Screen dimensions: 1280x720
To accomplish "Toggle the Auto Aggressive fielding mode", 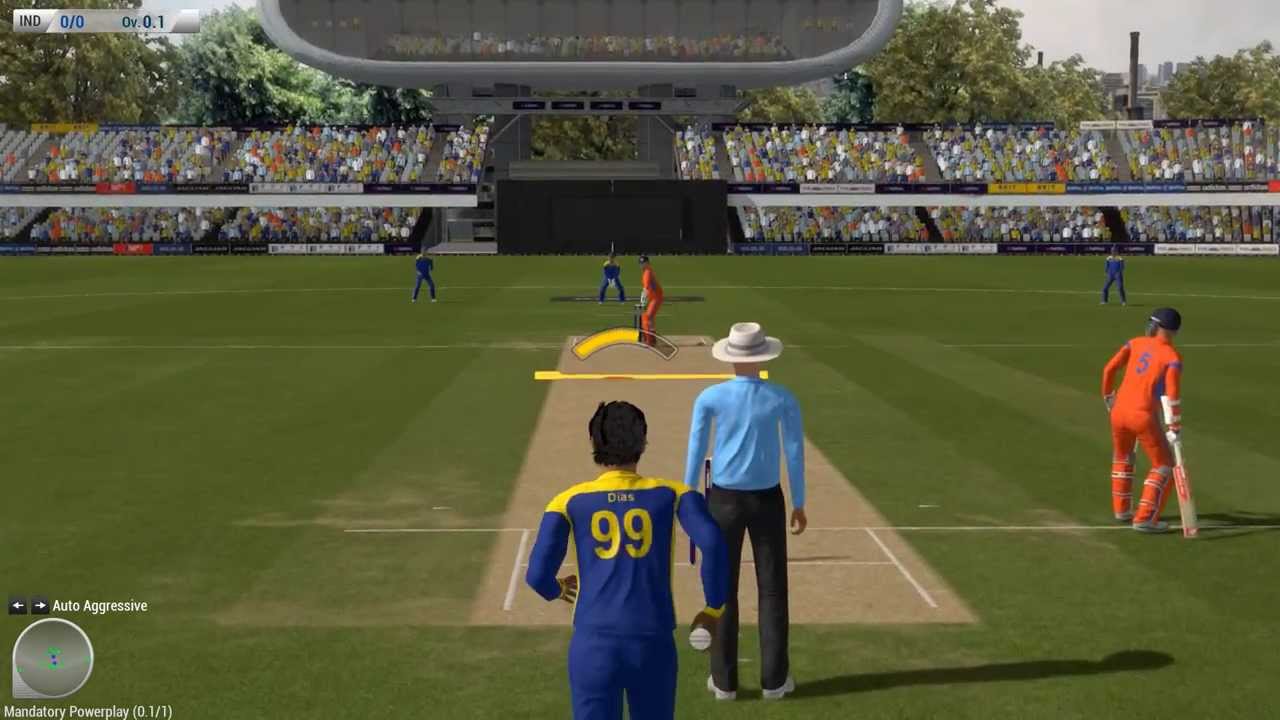I will [99, 605].
